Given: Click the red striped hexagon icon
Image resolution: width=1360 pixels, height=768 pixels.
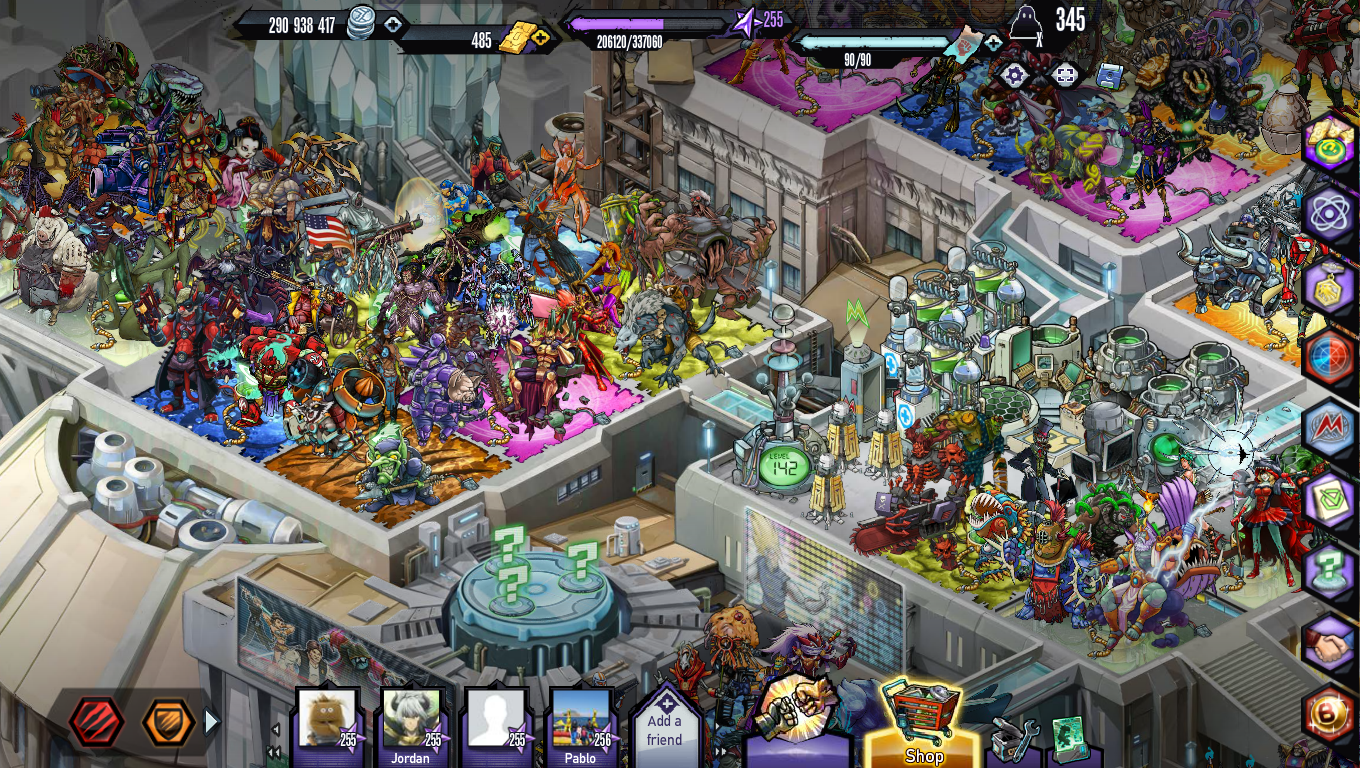Looking at the screenshot, I should (97, 722).
